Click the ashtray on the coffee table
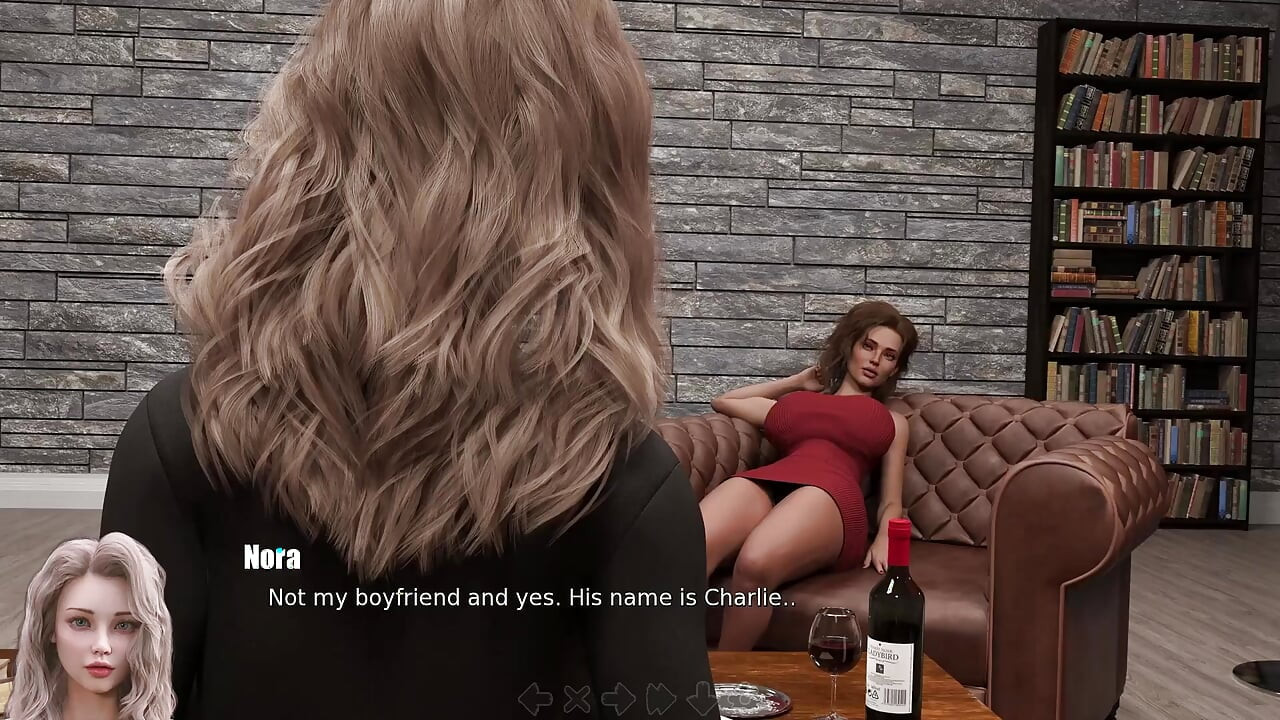The image size is (1280, 720). pos(752,698)
